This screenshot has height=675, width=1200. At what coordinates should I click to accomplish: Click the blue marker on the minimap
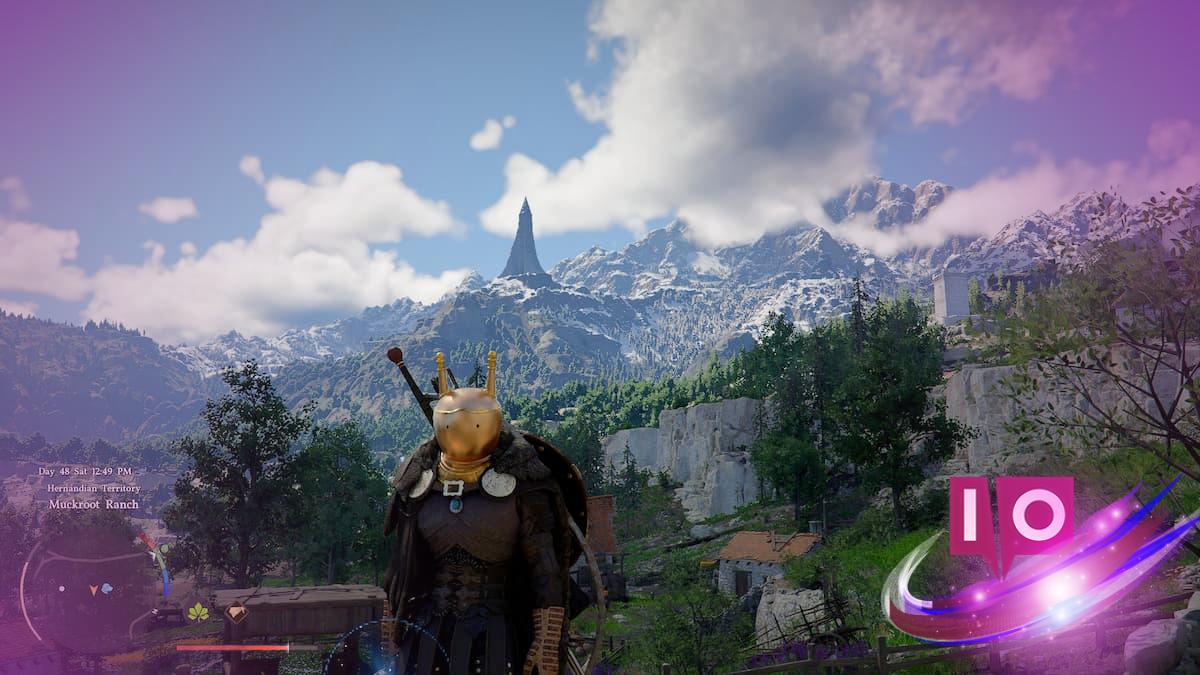tap(106, 588)
